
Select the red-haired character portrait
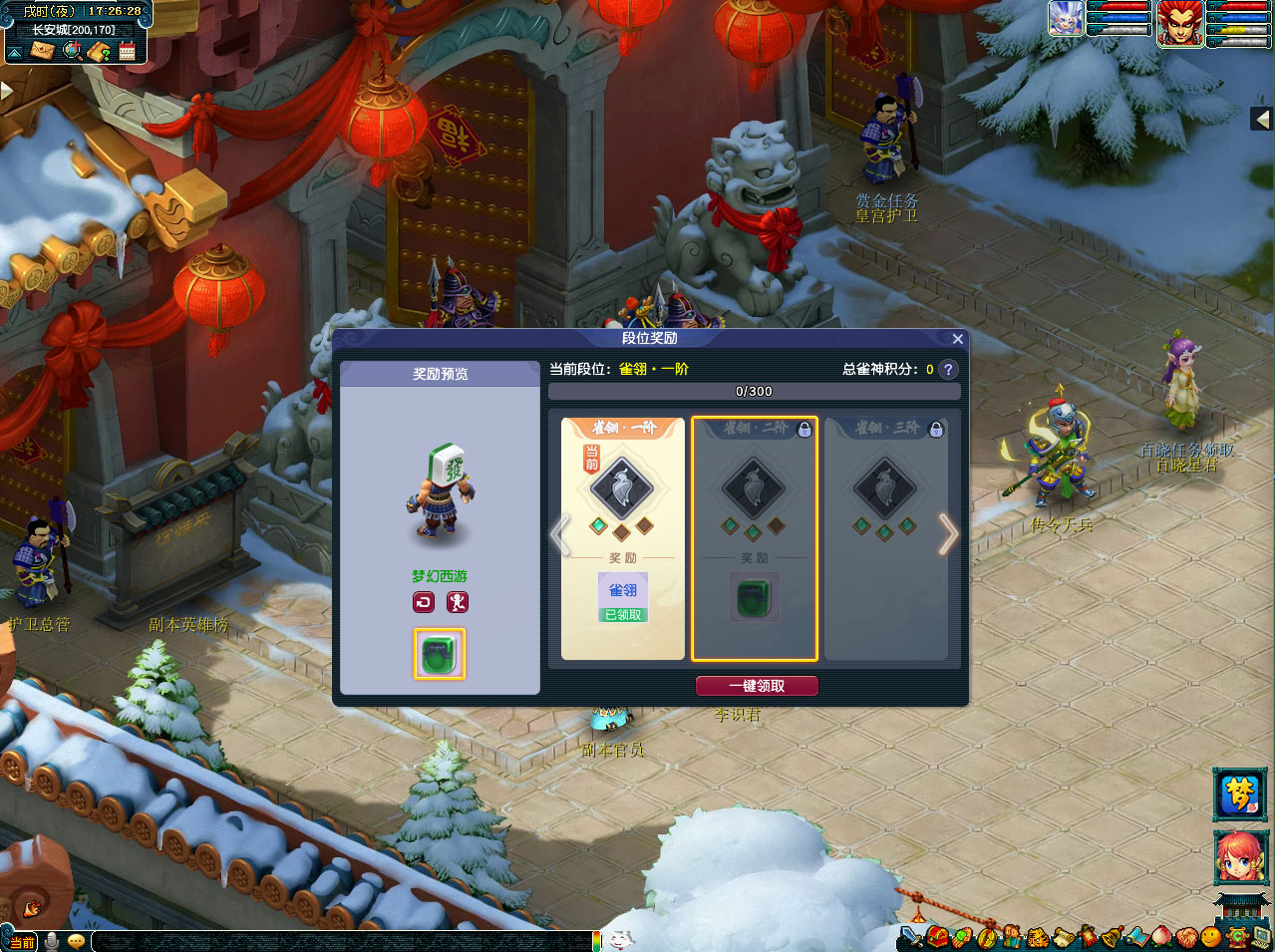[x=1239, y=857]
